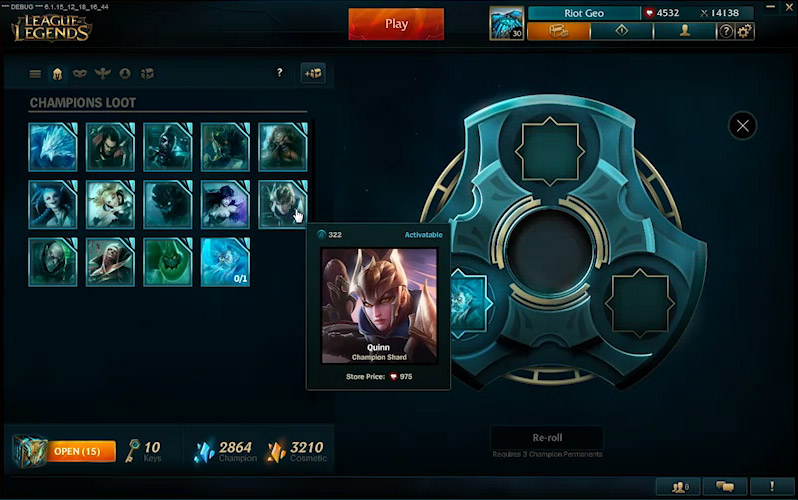Select the Quinn champion shard in loot
Screen dimensions: 798x500
pos(283,204)
